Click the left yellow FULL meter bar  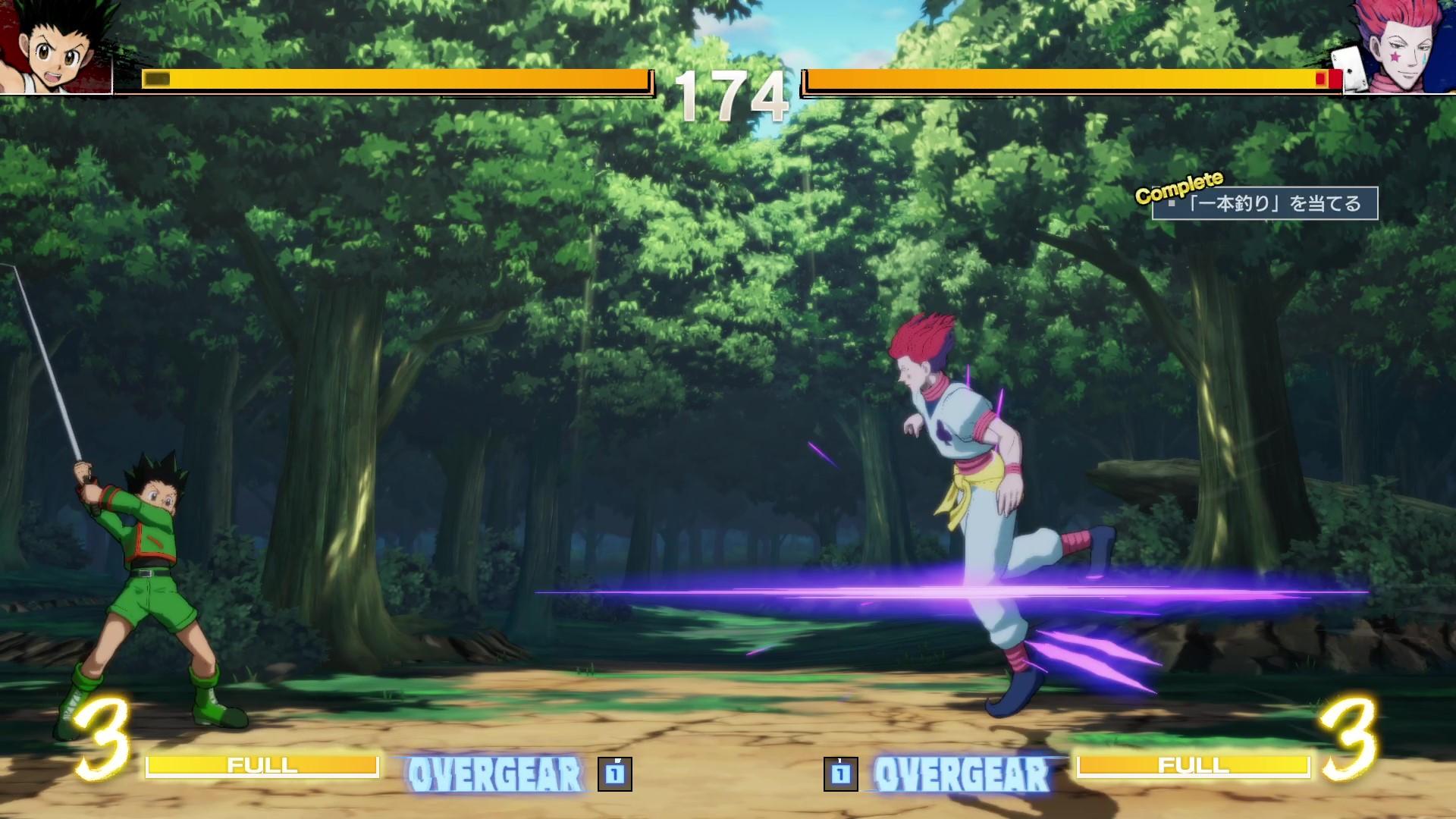pos(265,767)
